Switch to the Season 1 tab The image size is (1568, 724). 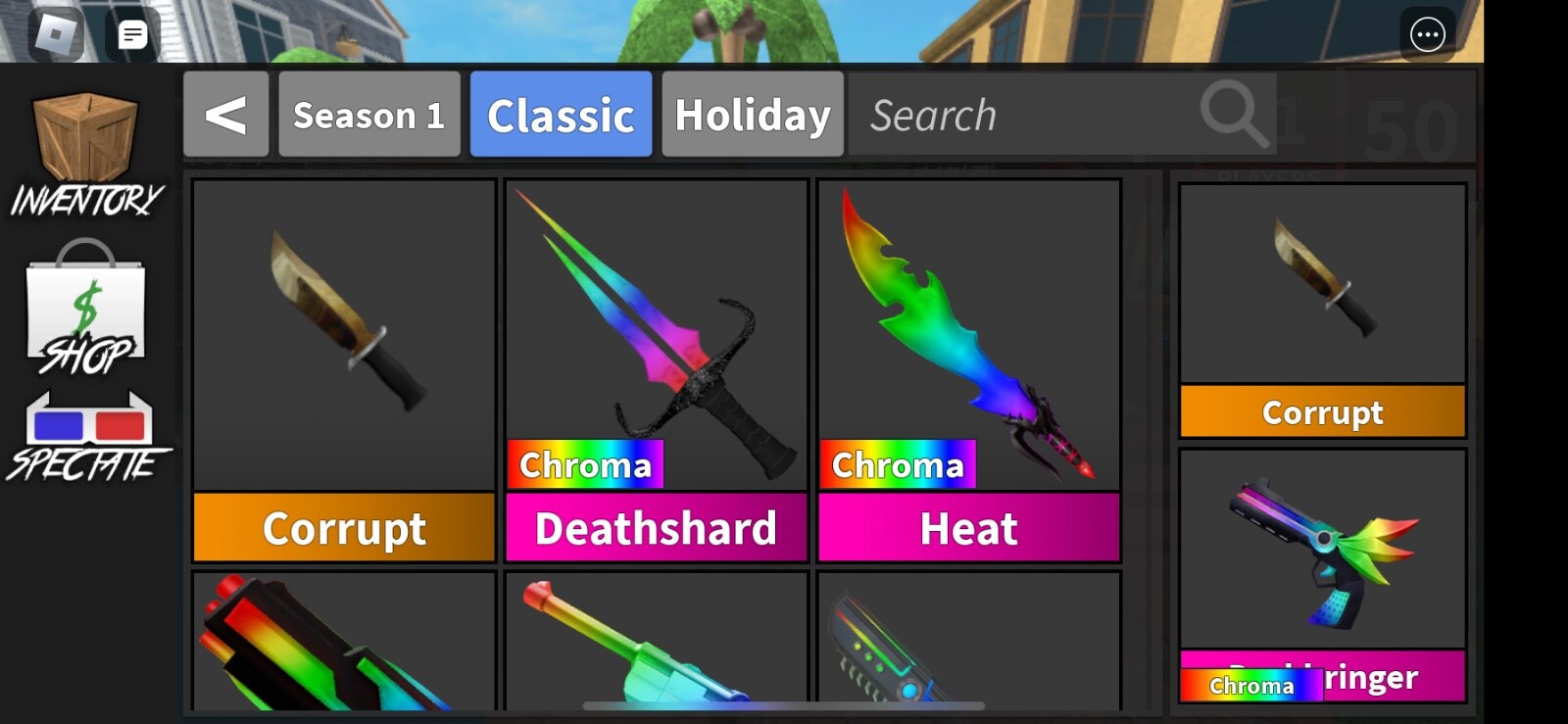coord(369,115)
